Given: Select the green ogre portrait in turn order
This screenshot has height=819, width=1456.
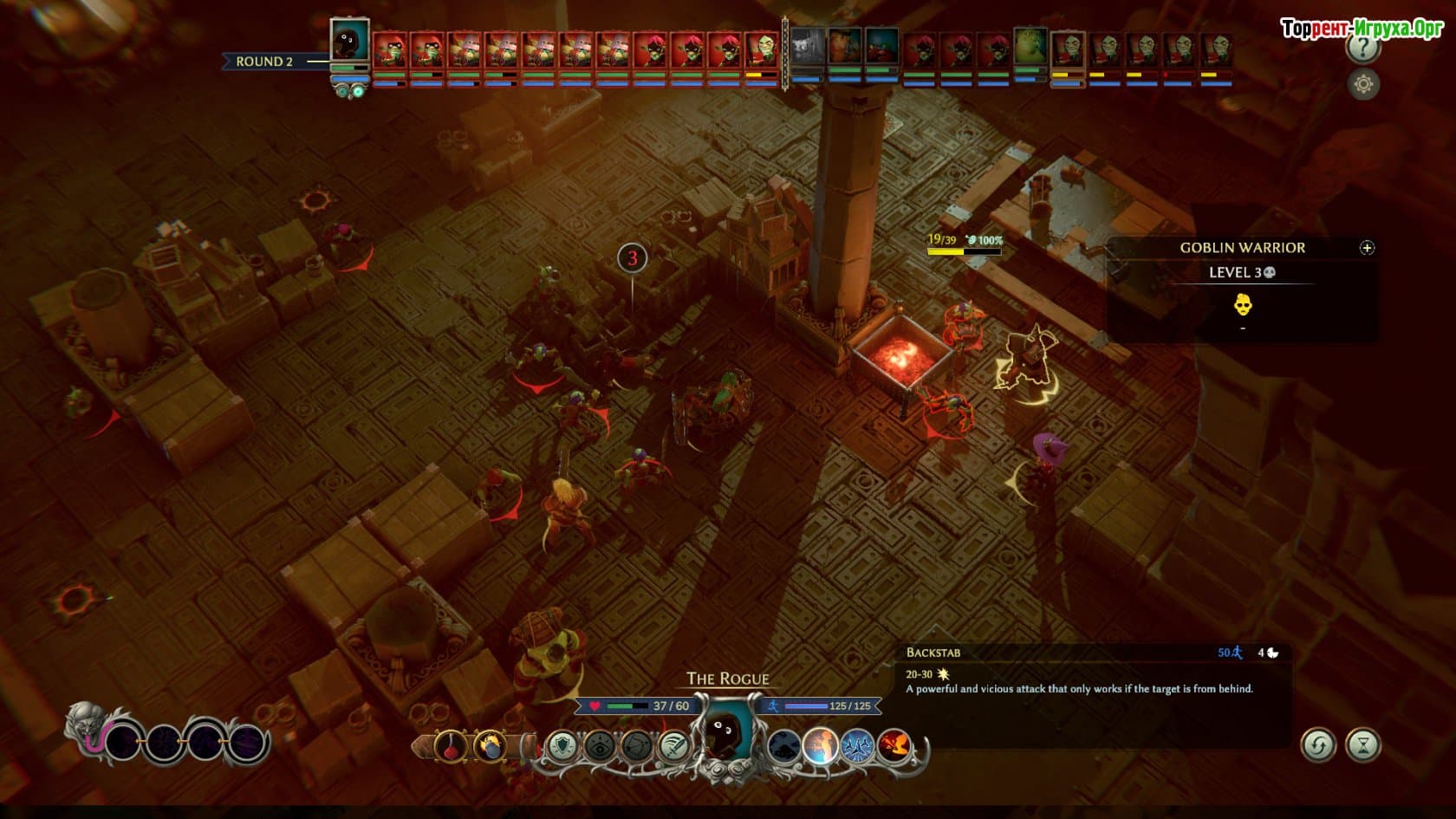Looking at the screenshot, I should (x=1030, y=46).
